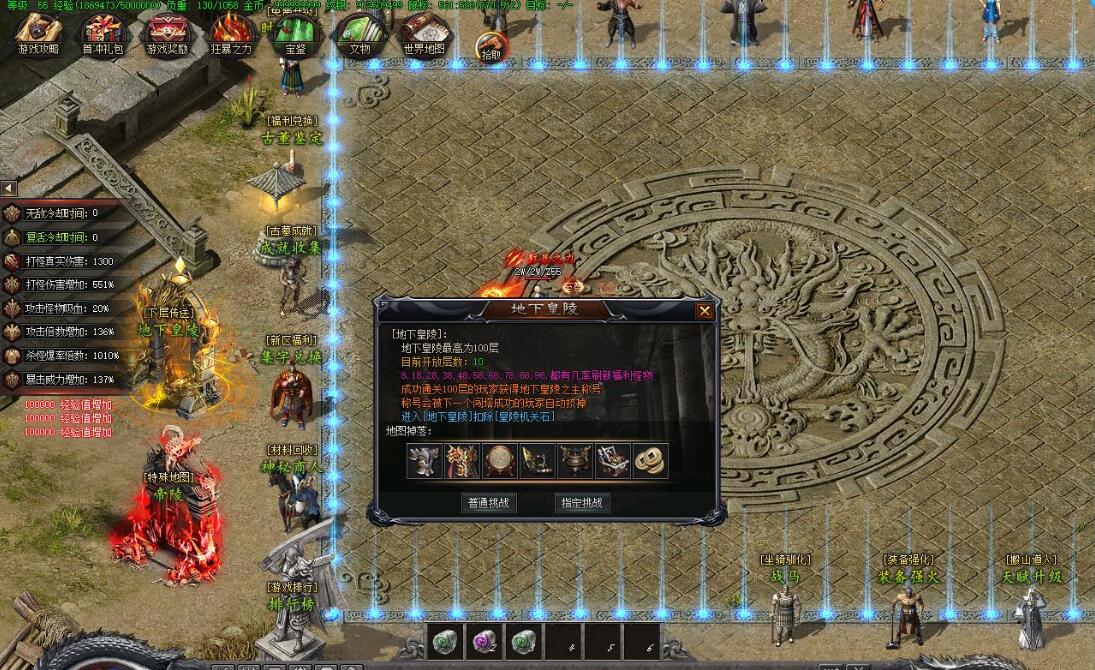Open the 宝鉴 menu
1095x670 pixels.
click(296, 34)
